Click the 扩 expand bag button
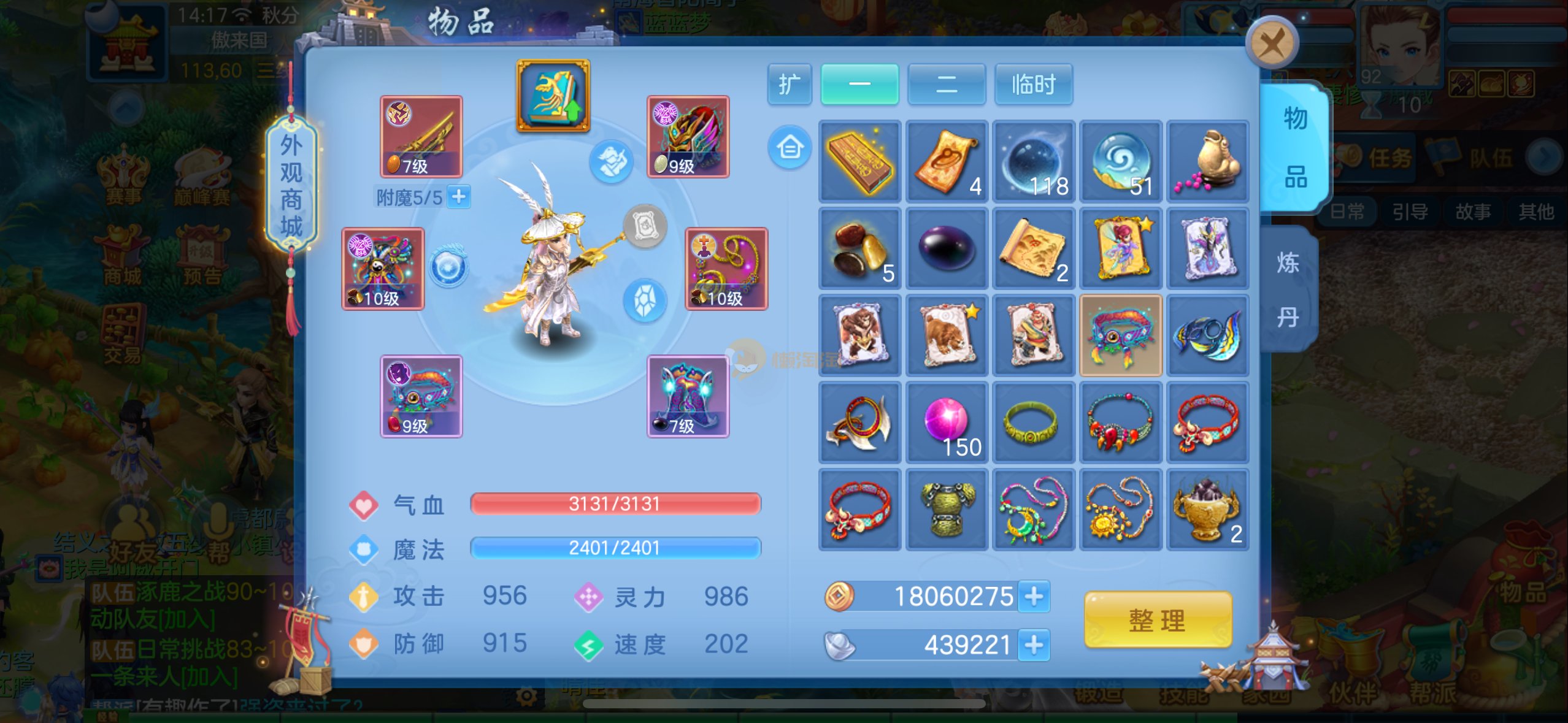 click(789, 85)
